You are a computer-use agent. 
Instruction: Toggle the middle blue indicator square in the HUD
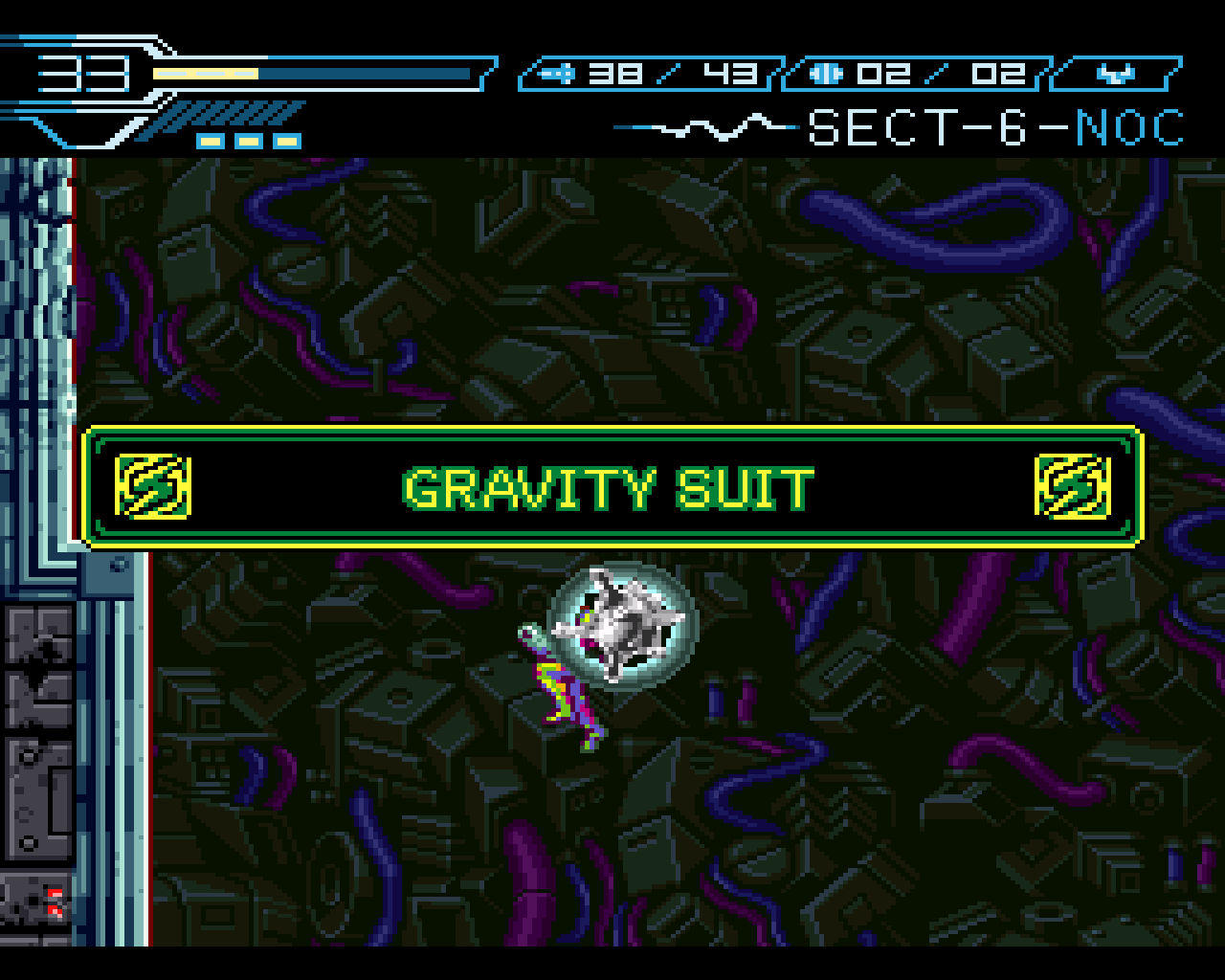250,140
